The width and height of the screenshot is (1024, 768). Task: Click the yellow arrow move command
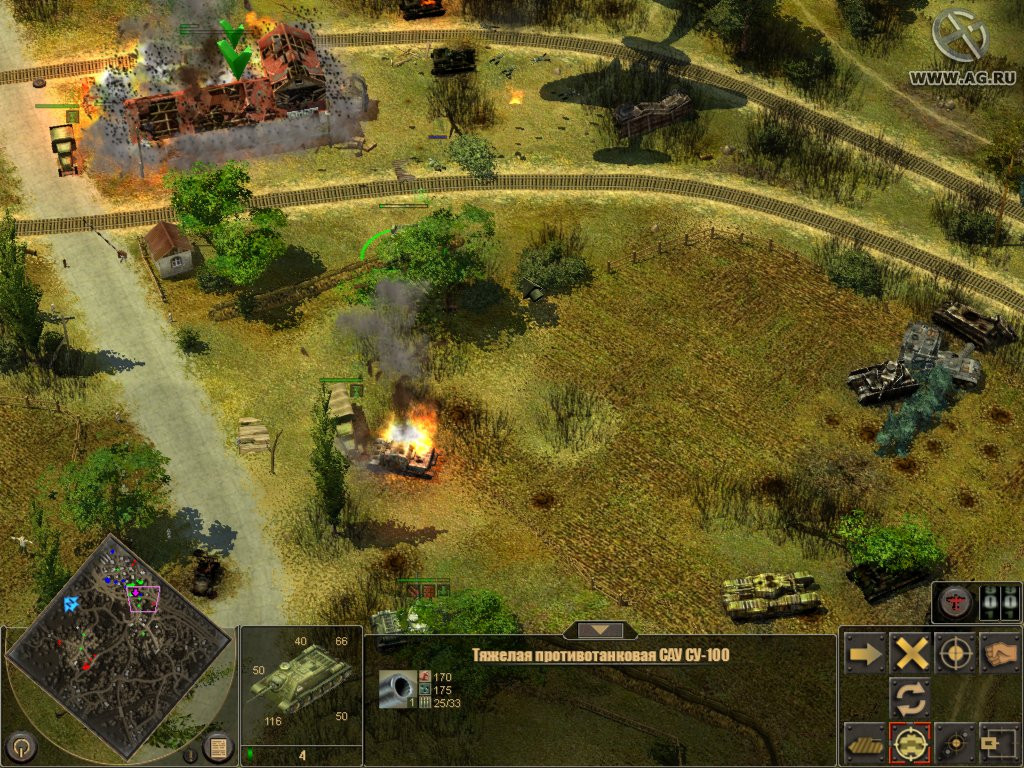click(865, 653)
